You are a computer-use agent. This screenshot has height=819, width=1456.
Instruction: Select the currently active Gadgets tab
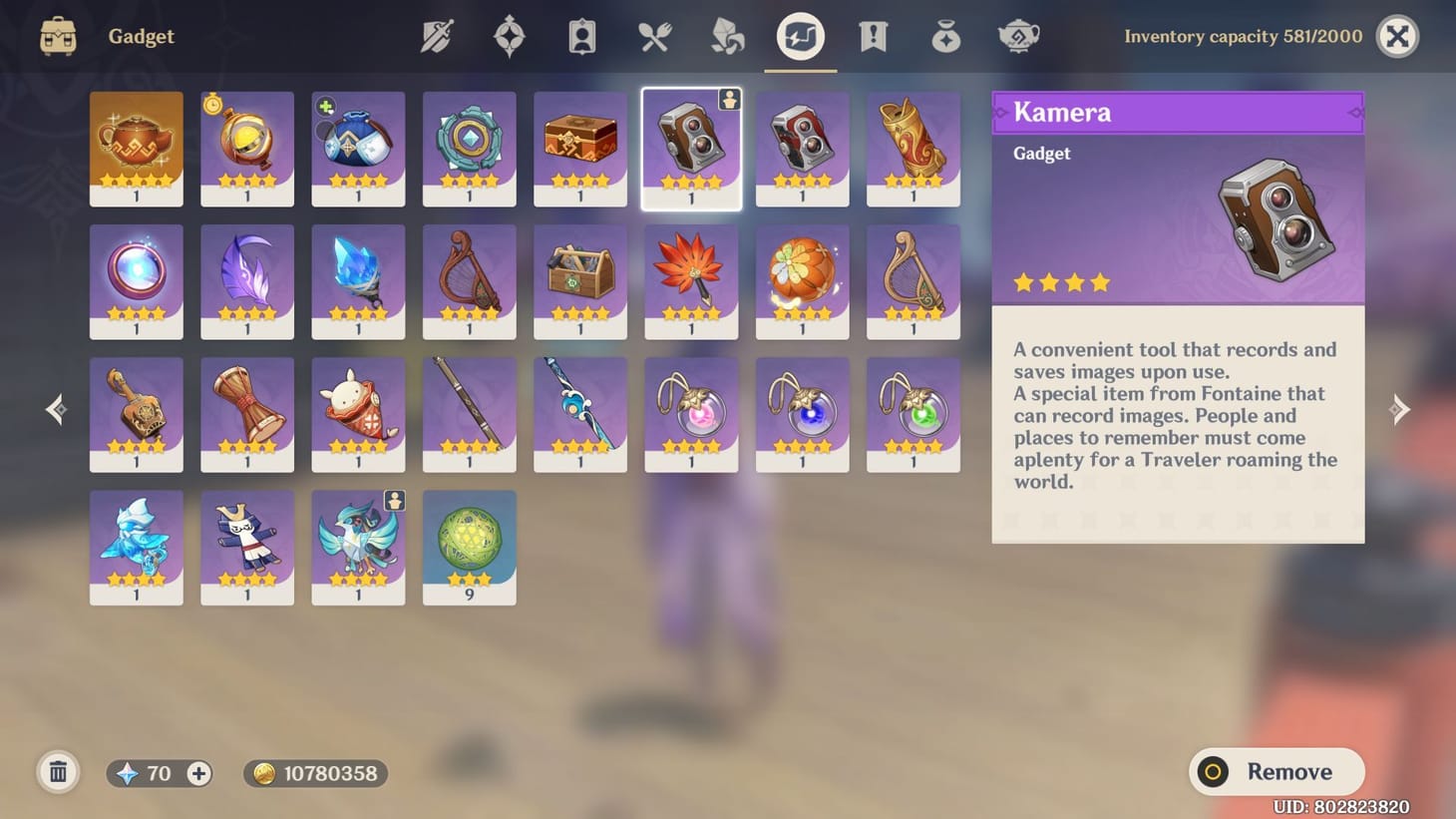click(800, 36)
